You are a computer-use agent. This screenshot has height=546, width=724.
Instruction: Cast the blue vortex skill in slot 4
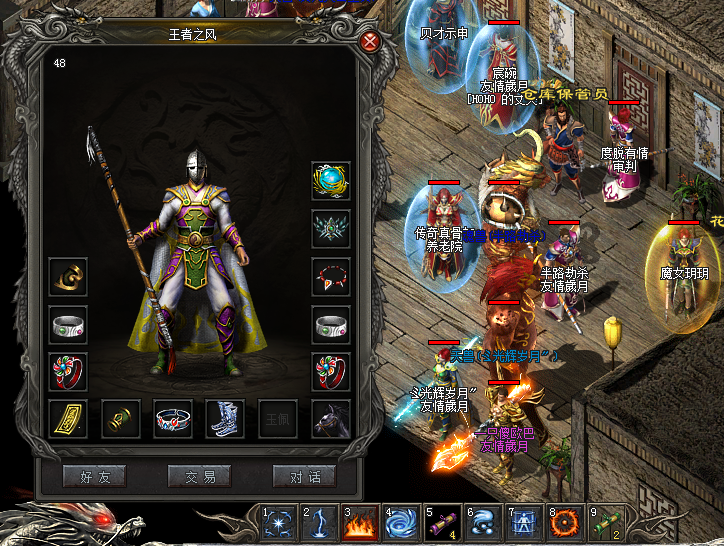(x=401, y=523)
